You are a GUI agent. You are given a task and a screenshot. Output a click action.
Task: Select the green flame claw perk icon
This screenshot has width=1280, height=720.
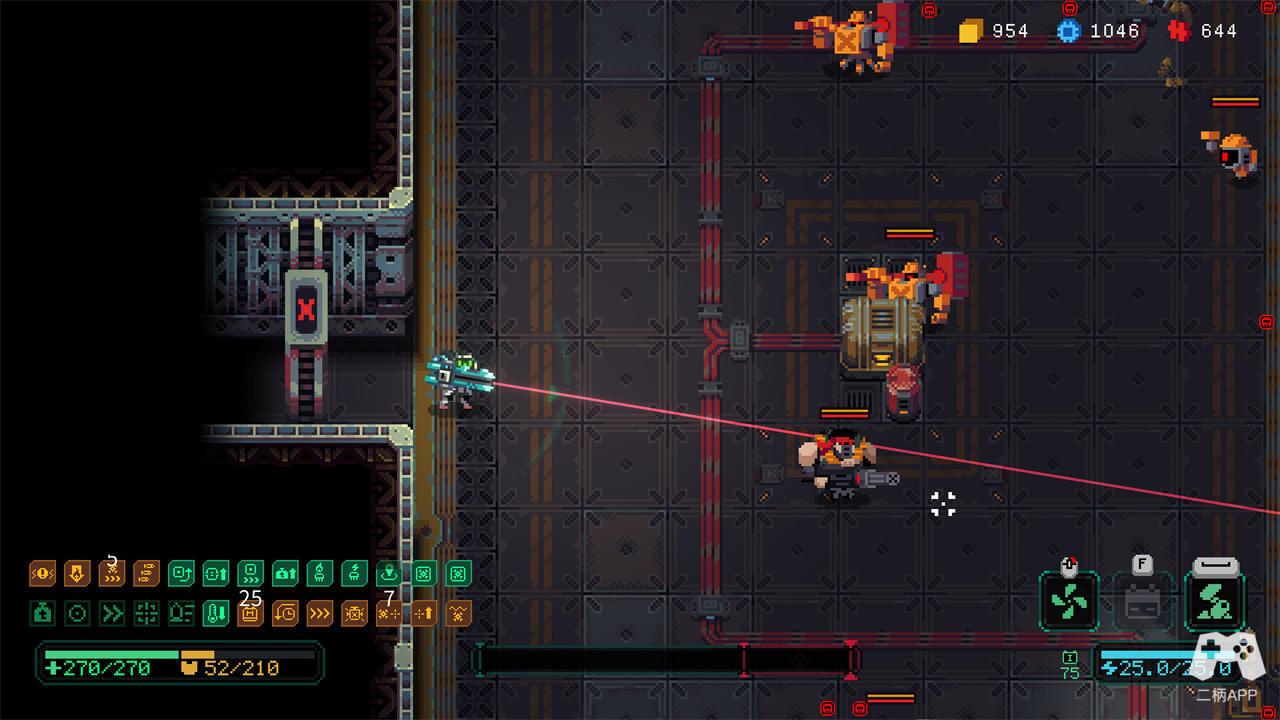320,574
